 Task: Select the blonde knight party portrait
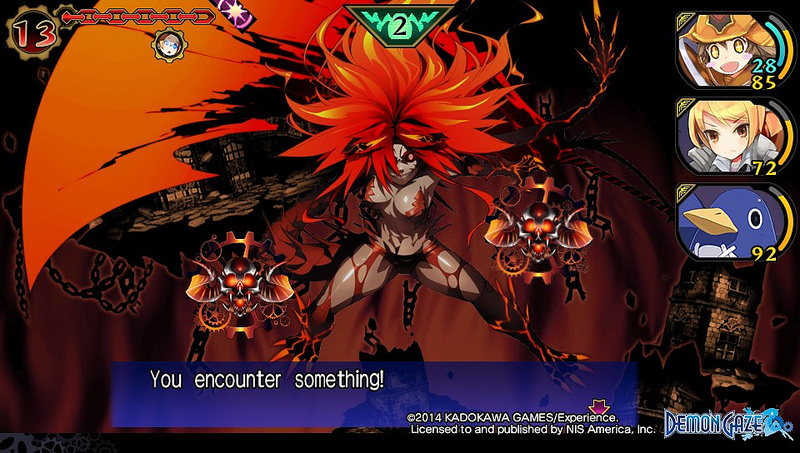pos(720,136)
